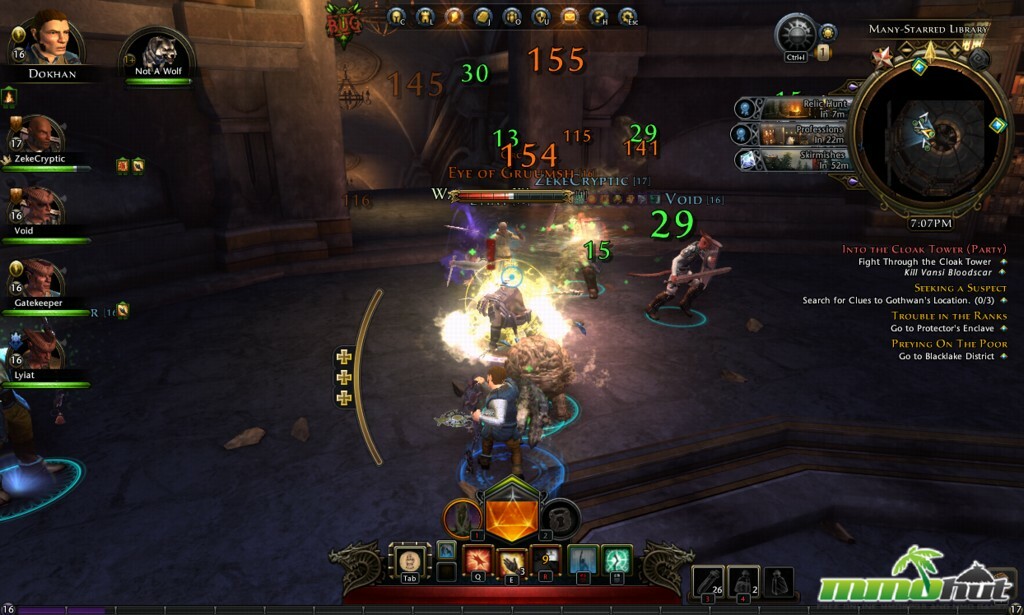Viewport: 1024px width, 615px height.
Task: Open the game menu gear icon
Action: click(628, 17)
